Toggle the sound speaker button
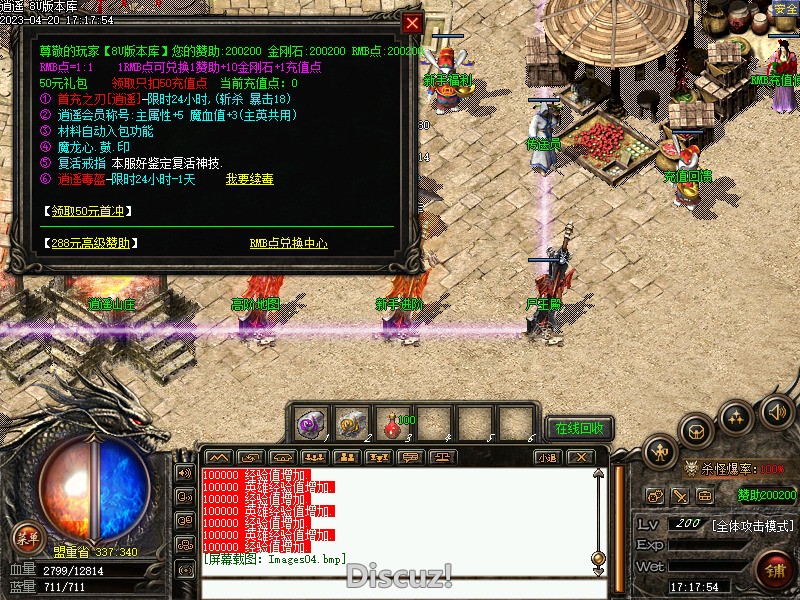800x600 pixels. click(776, 412)
